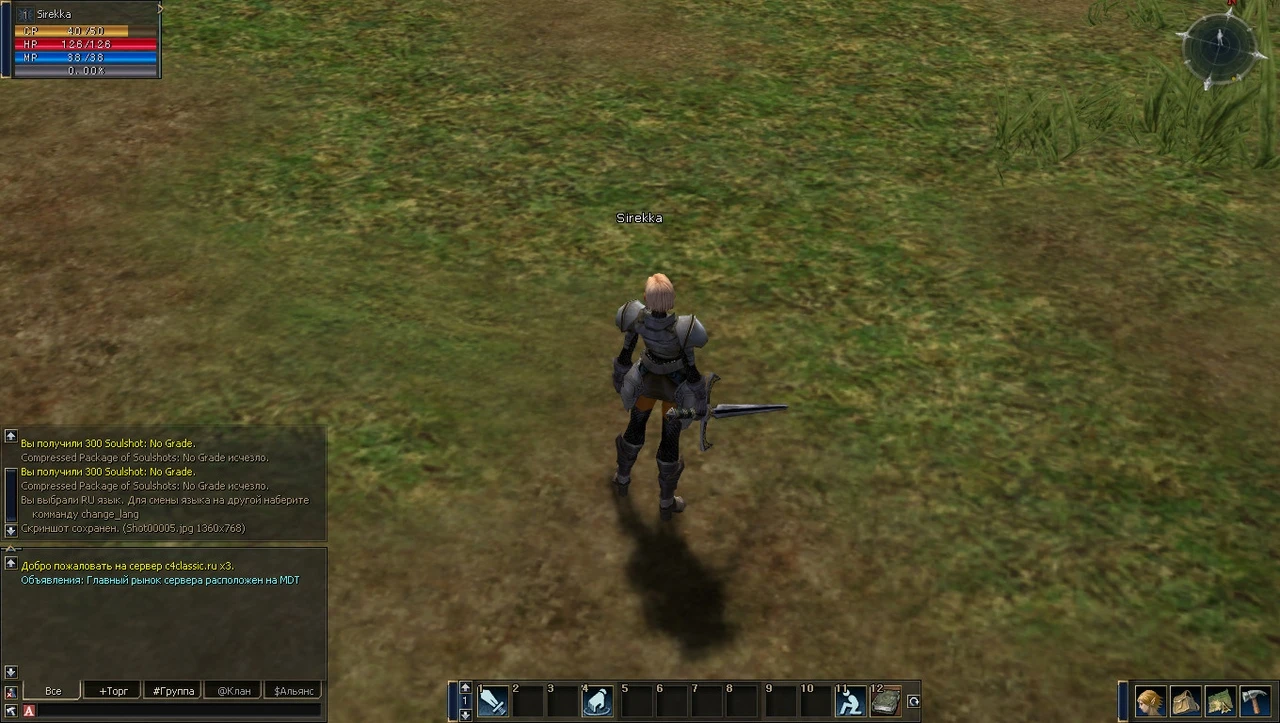Image resolution: width=1280 pixels, height=723 pixels.
Task: Open the macro book icon in hotbar slot 12
Action: 884,701
